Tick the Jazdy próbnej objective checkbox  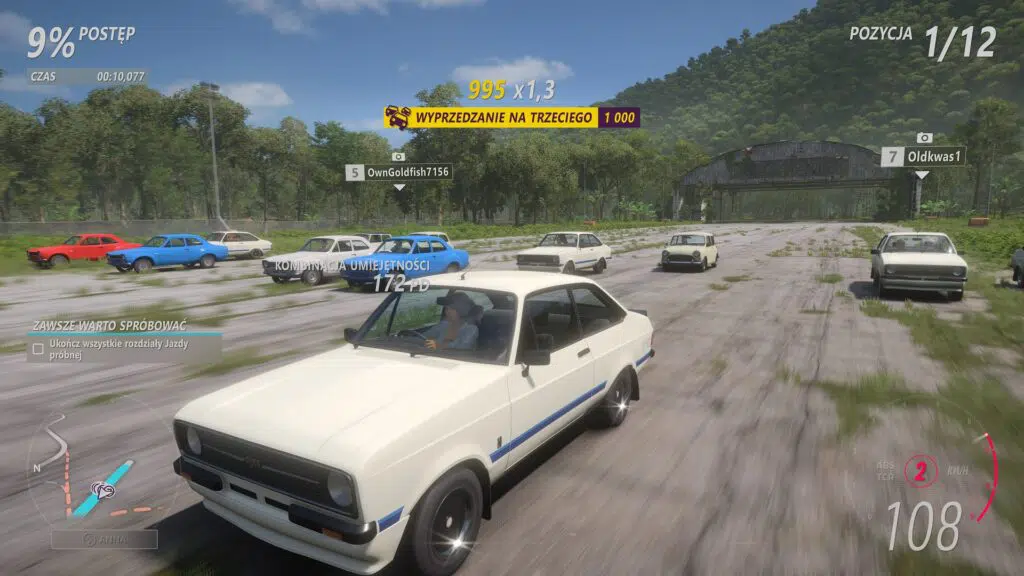click(37, 348)
